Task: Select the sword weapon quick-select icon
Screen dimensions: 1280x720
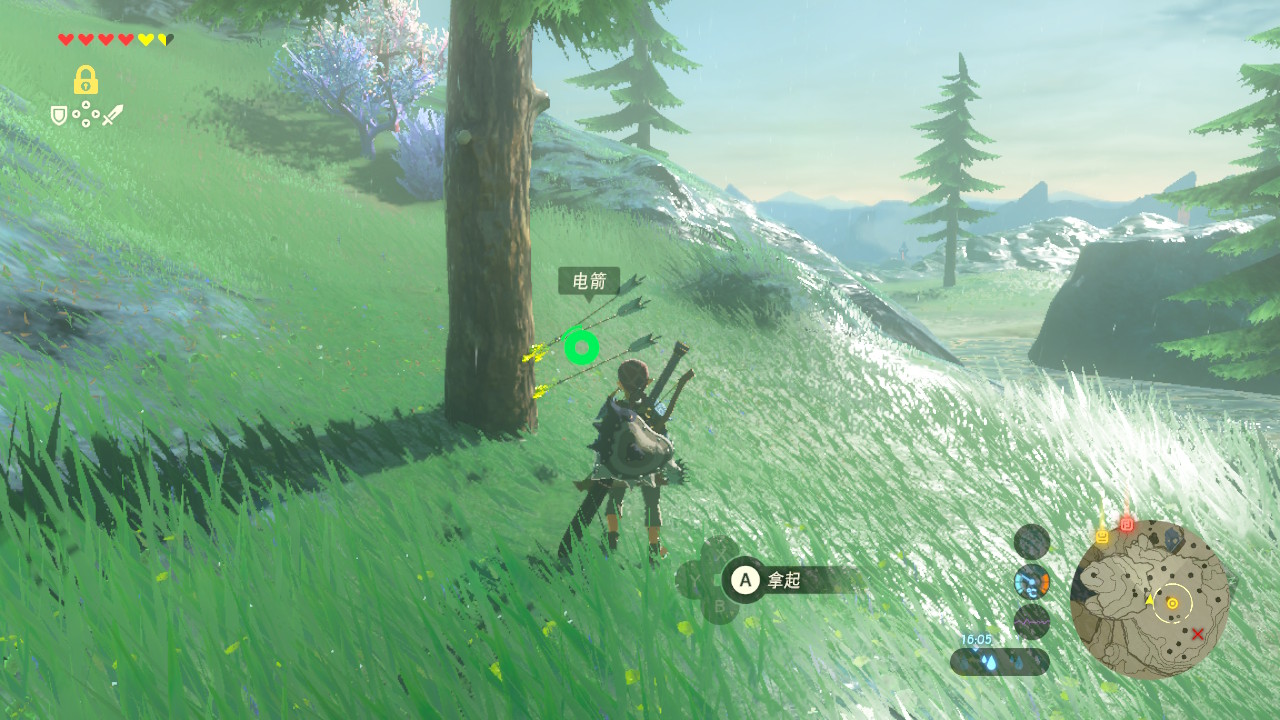Action: [112, 115]
